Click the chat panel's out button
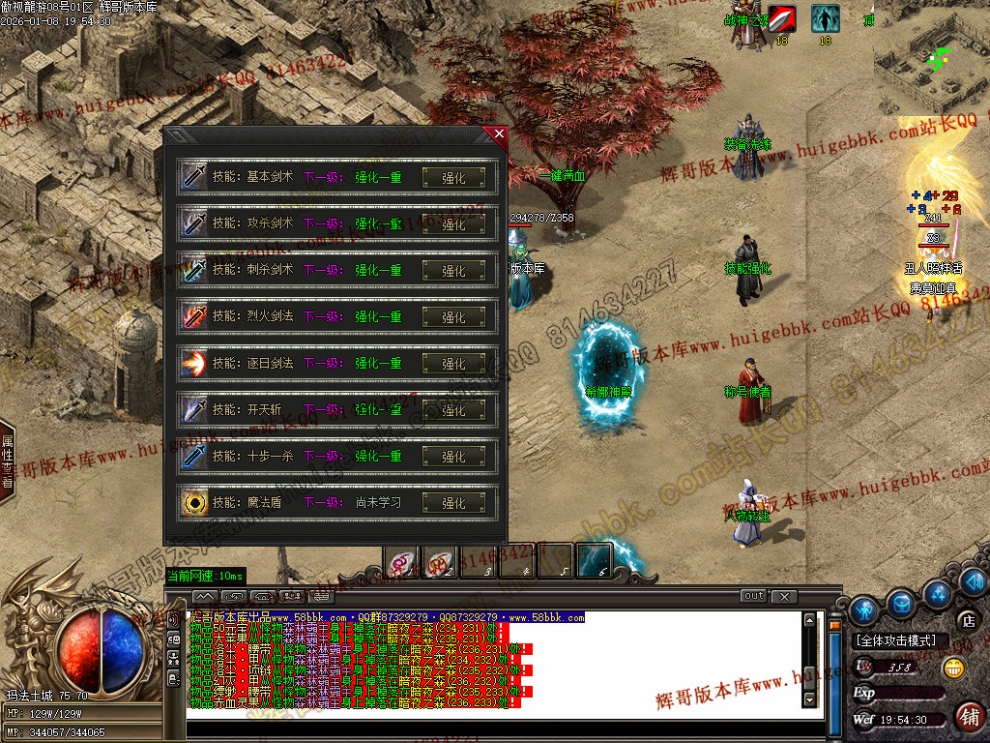This screenshot has height=743, width=990. coord(753,596)
